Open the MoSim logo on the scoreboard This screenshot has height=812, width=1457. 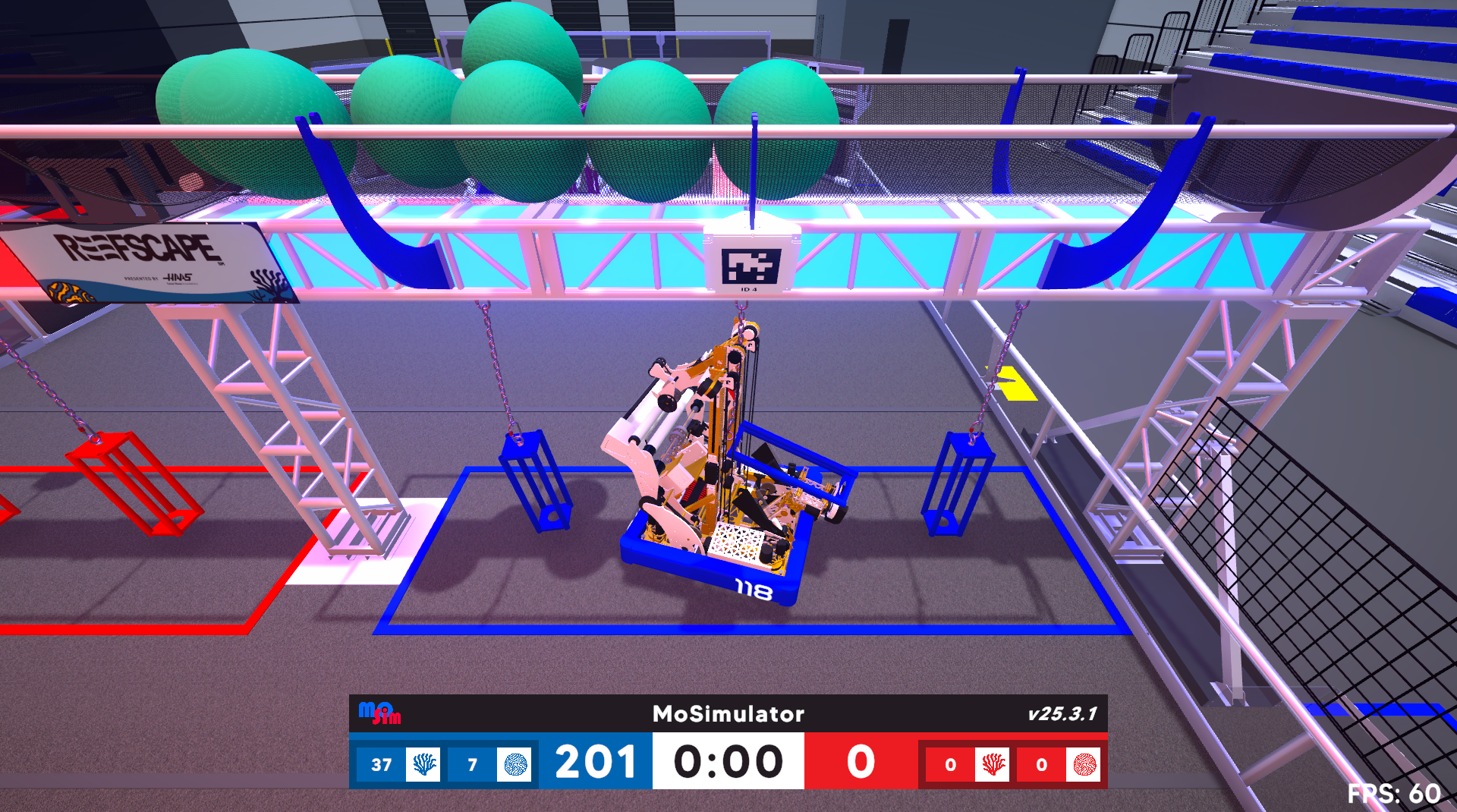[378, 714]
